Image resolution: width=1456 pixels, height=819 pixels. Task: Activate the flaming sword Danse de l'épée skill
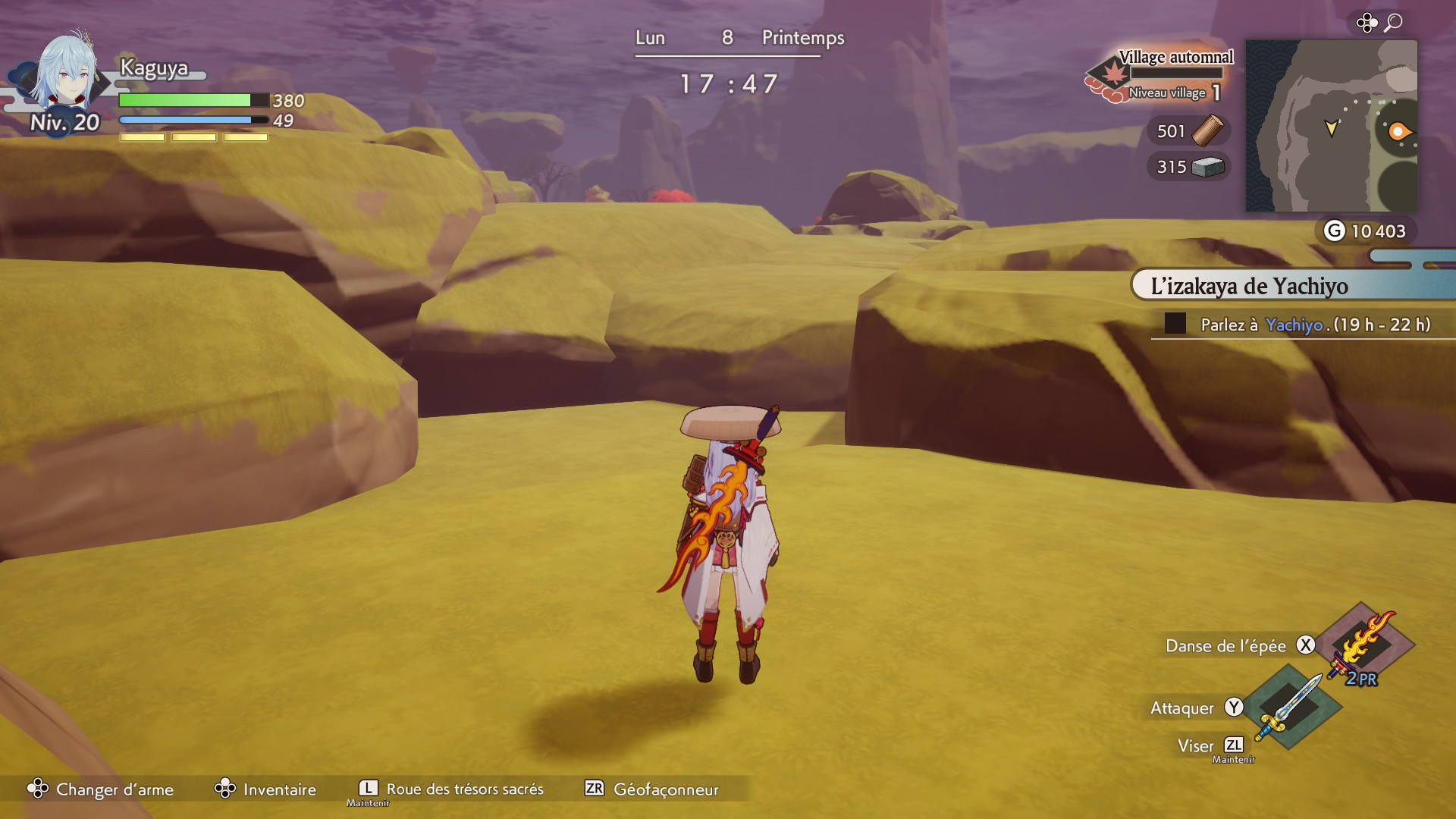1364,645
